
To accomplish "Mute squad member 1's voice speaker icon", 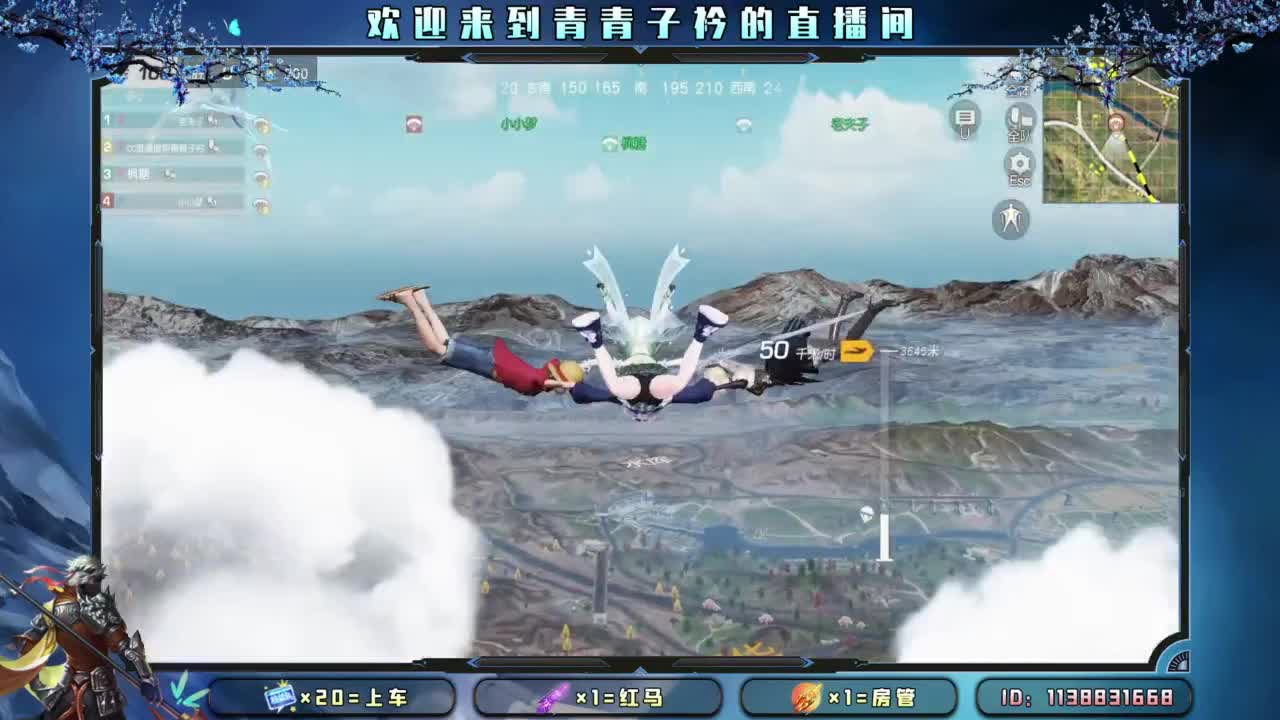I will click(262, 125).
